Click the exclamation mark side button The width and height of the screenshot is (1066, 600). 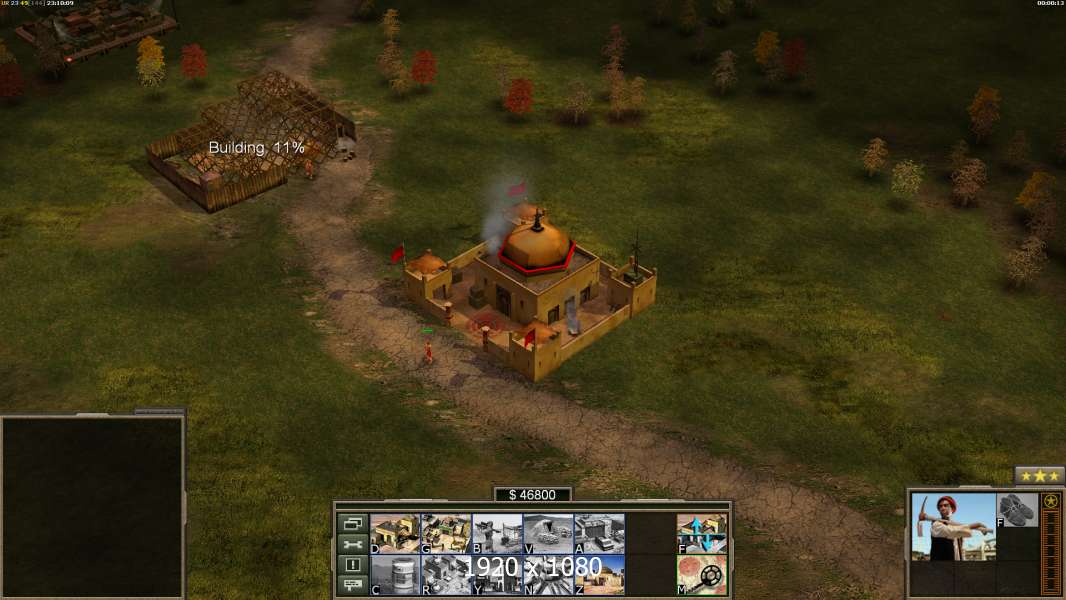(x=352, y=565)
